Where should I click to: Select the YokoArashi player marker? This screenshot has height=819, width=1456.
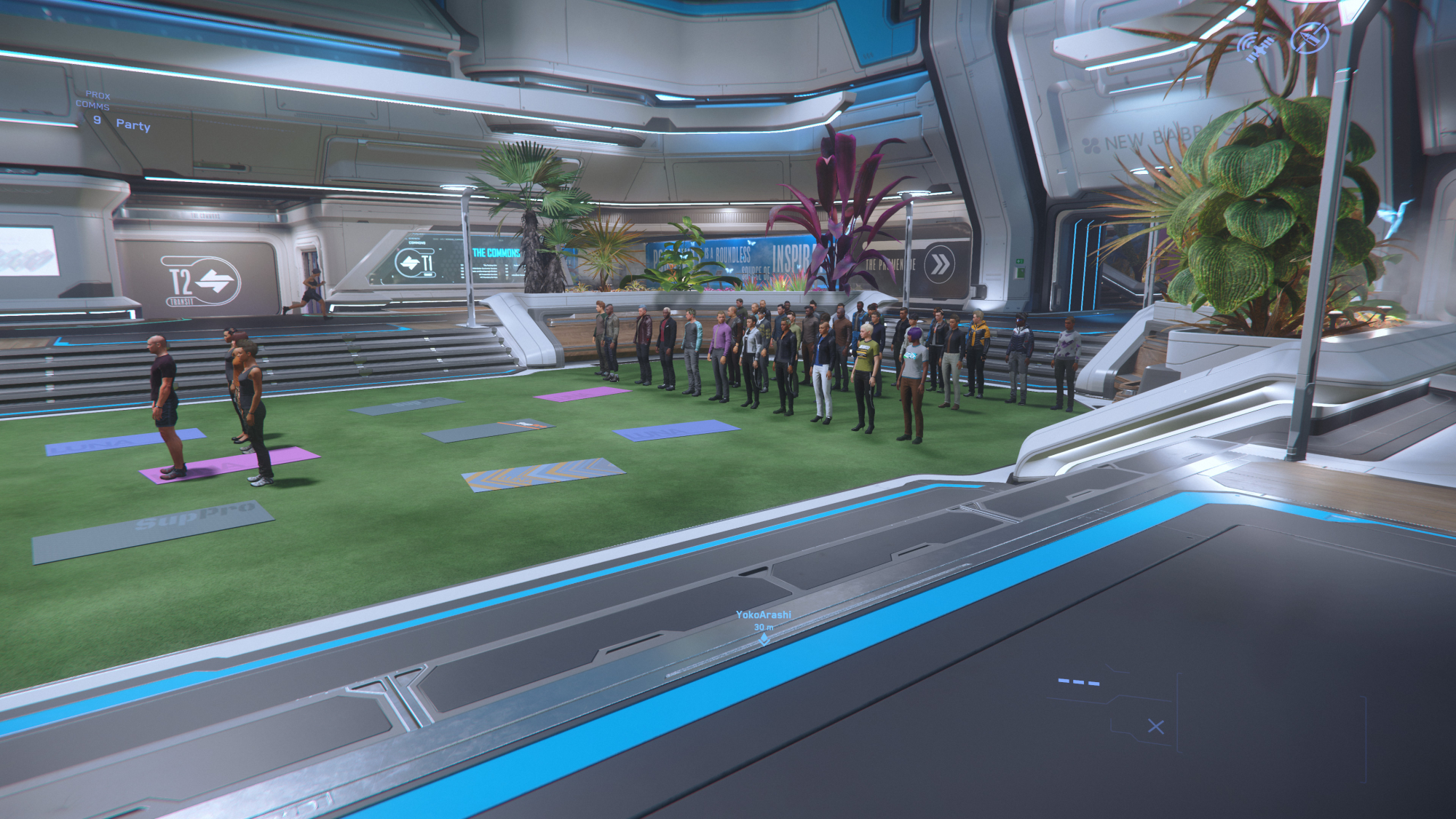(764, 638)
